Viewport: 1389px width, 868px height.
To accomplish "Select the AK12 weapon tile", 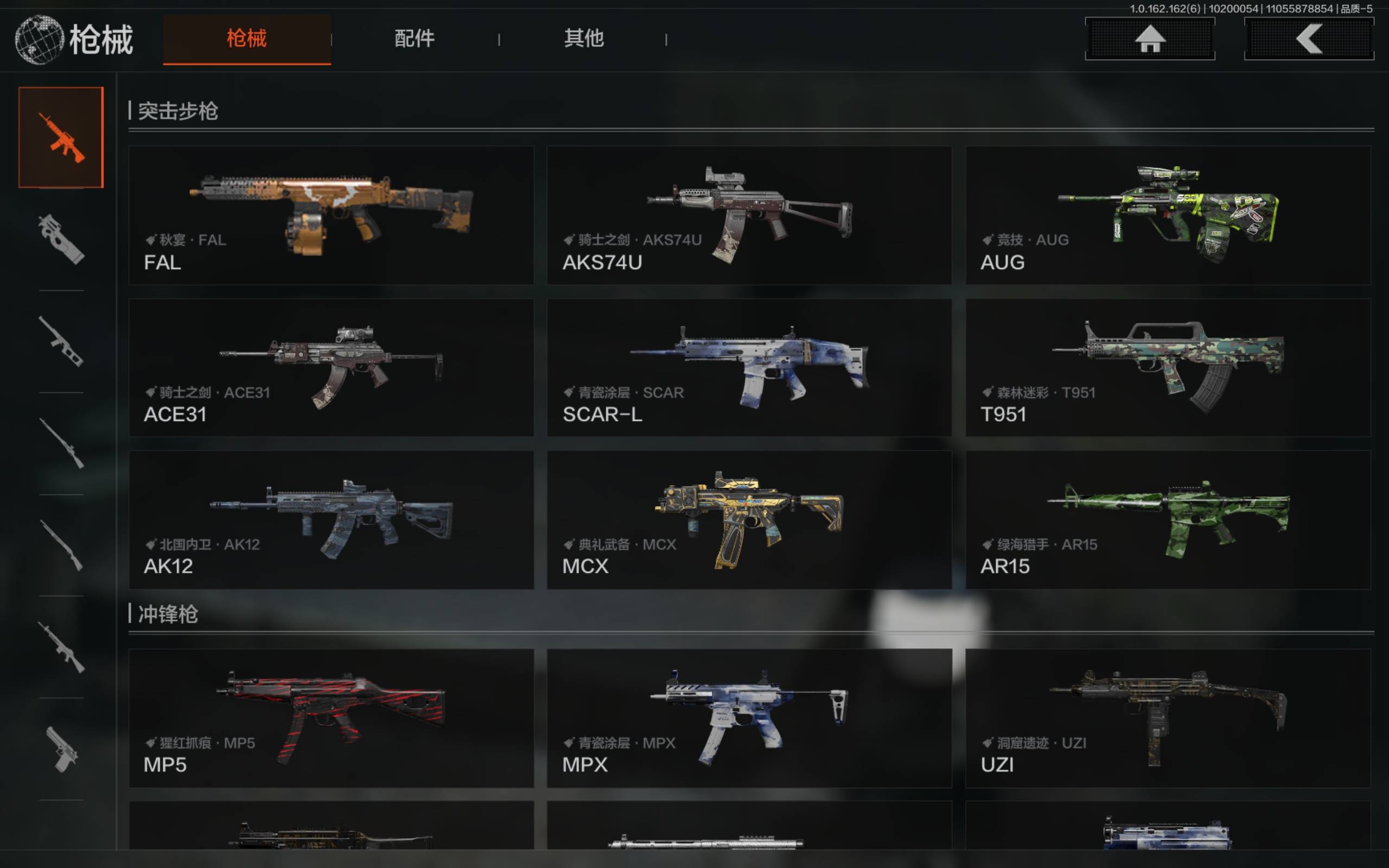I will [x=331, y=520].
